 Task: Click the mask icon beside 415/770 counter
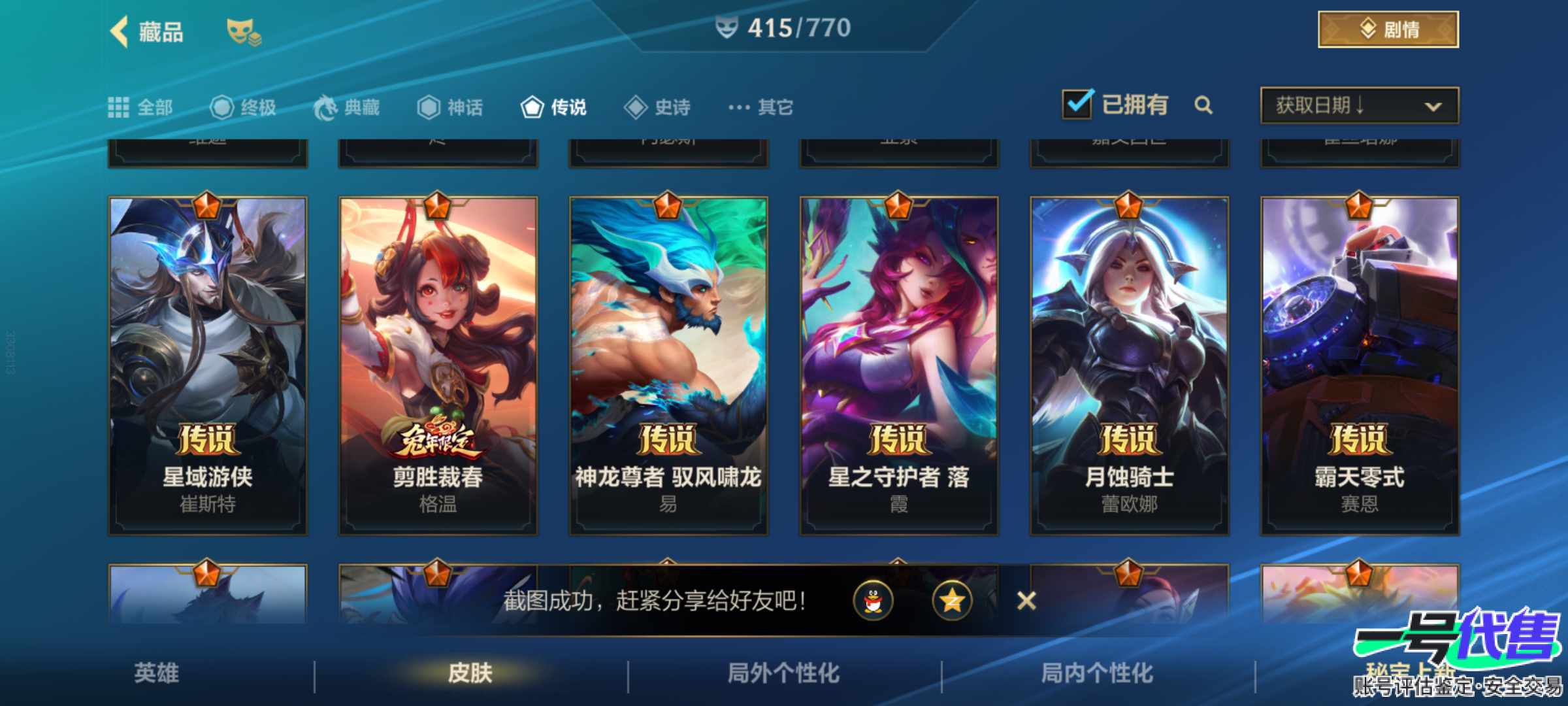tap(726, 27)
